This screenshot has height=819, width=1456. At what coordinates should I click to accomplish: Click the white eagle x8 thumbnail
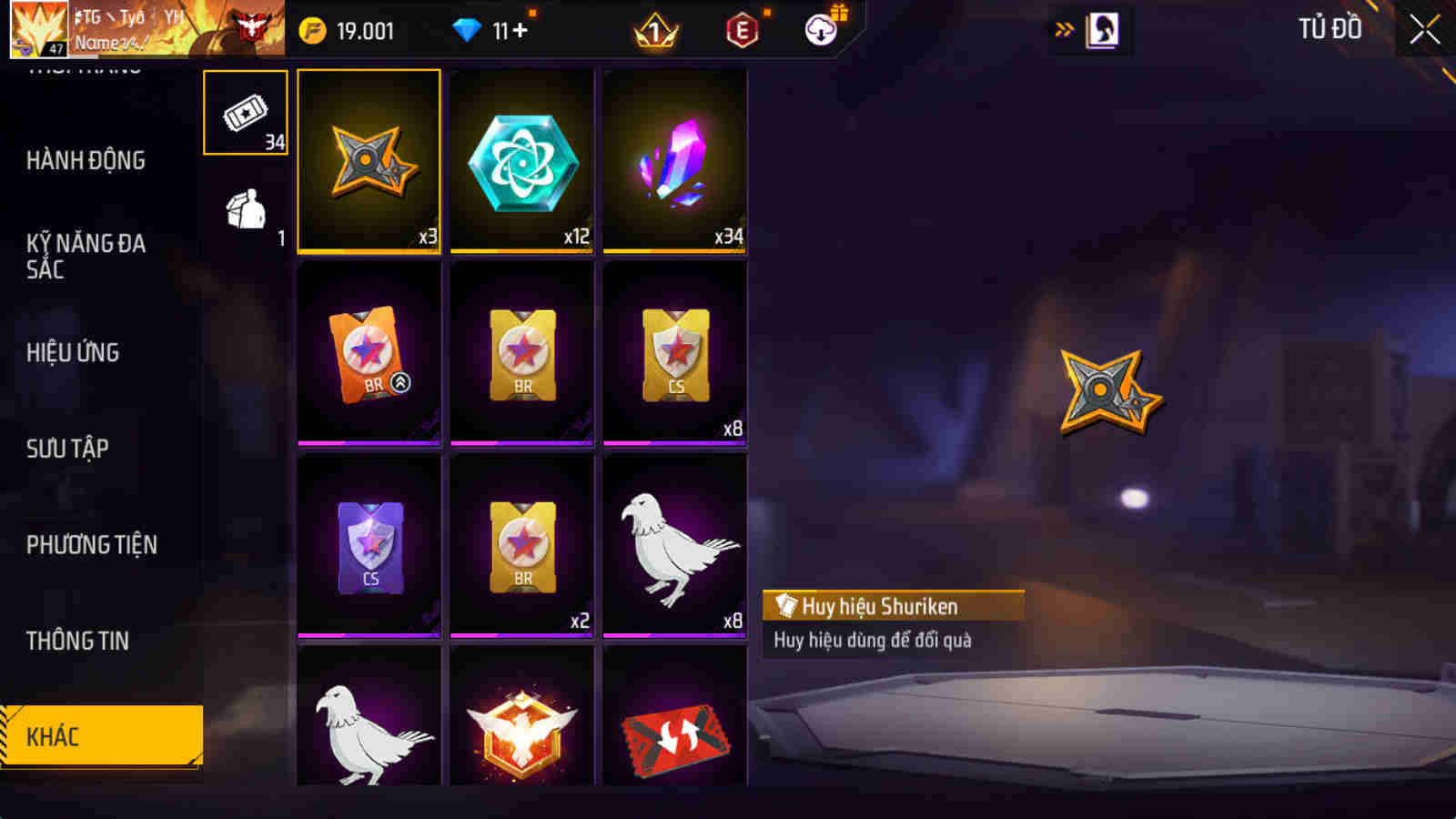[675, 544]
